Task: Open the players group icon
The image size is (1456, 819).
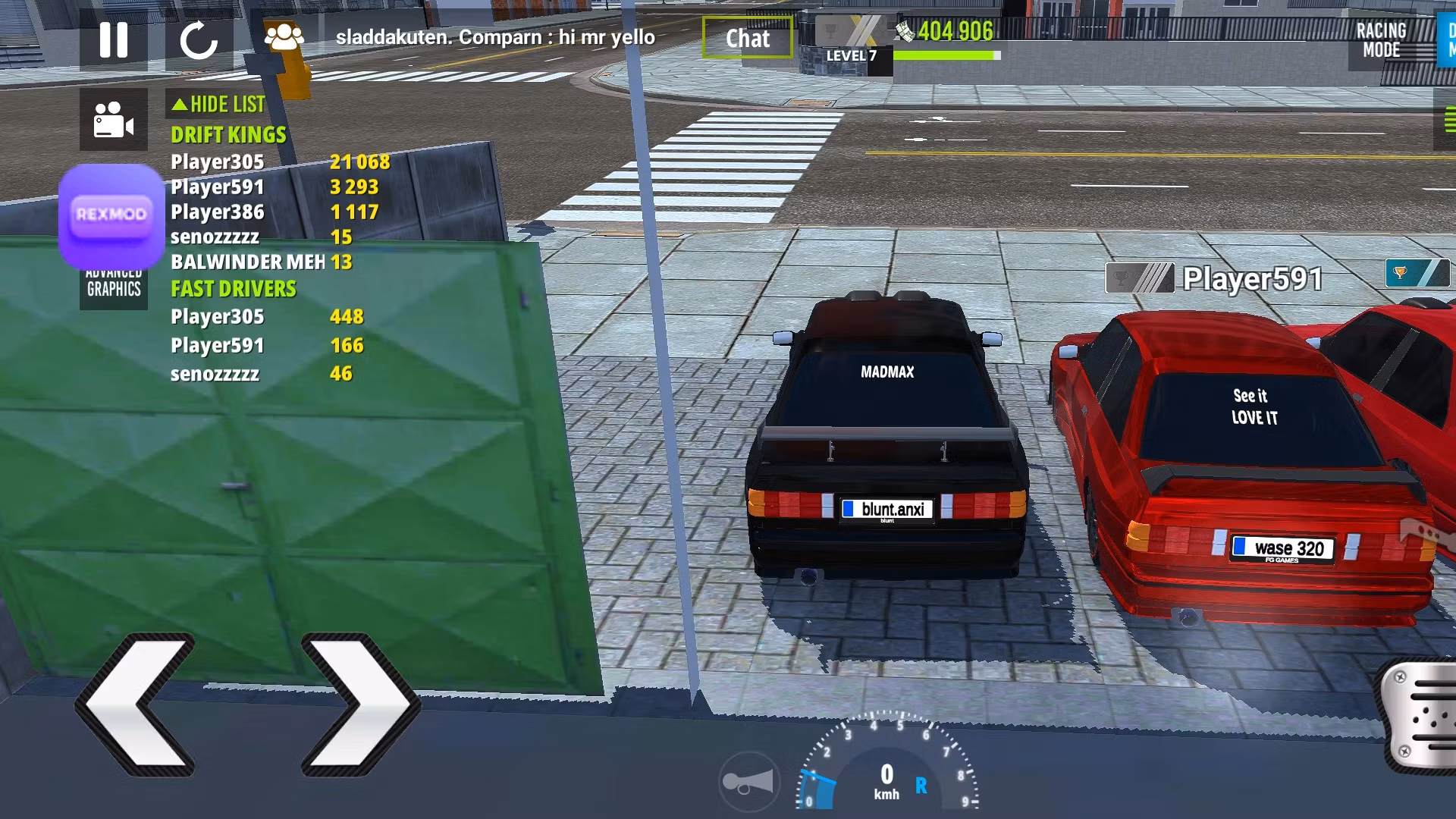Action: pos(284,38)
